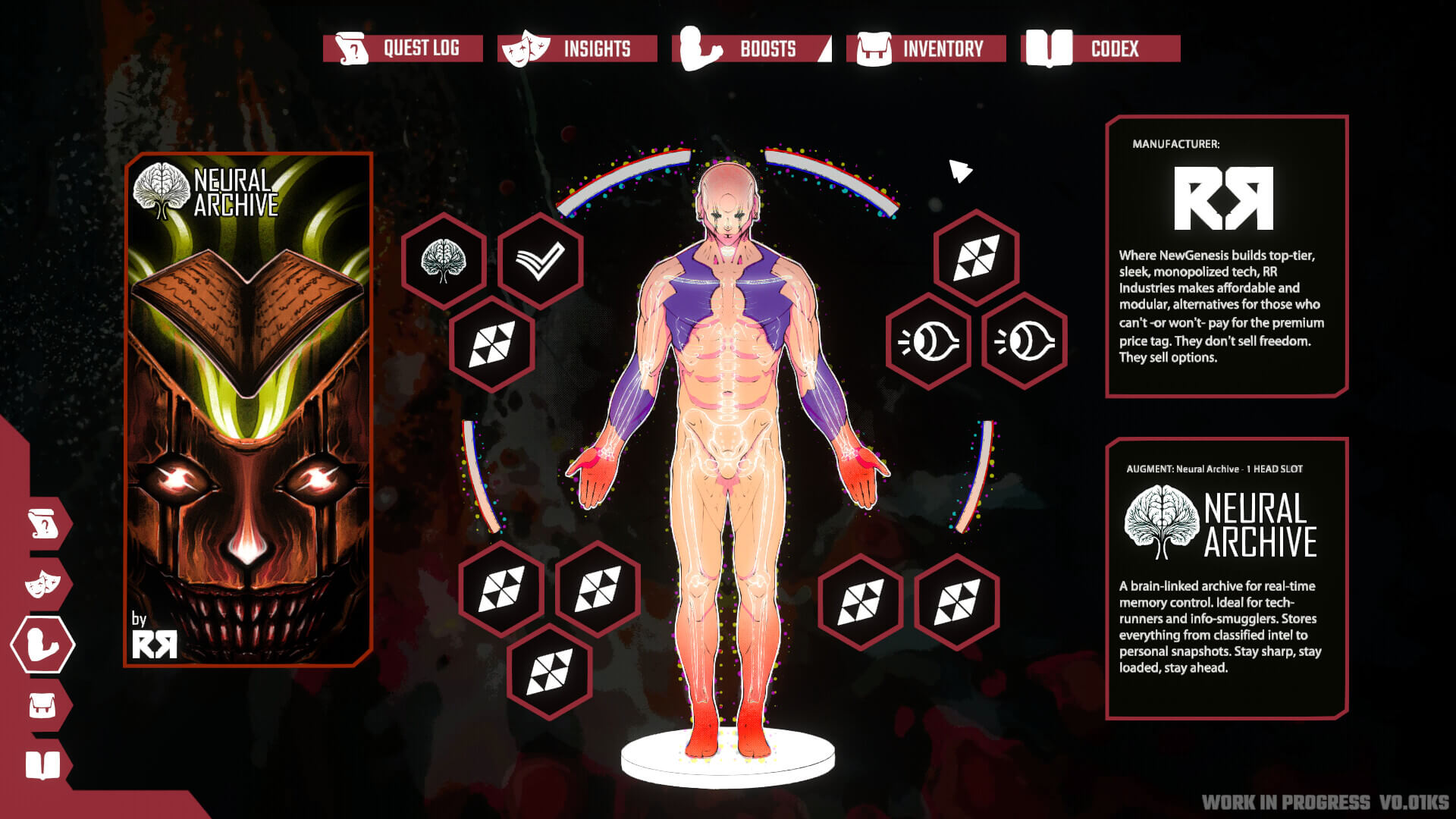The image size is (1456, 819).
Task: Open insights from sidebar theater masks icon
Action: [43, 584]
